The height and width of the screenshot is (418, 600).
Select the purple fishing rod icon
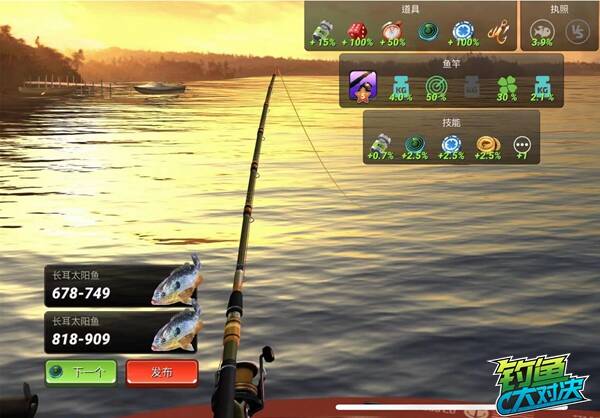361,86
